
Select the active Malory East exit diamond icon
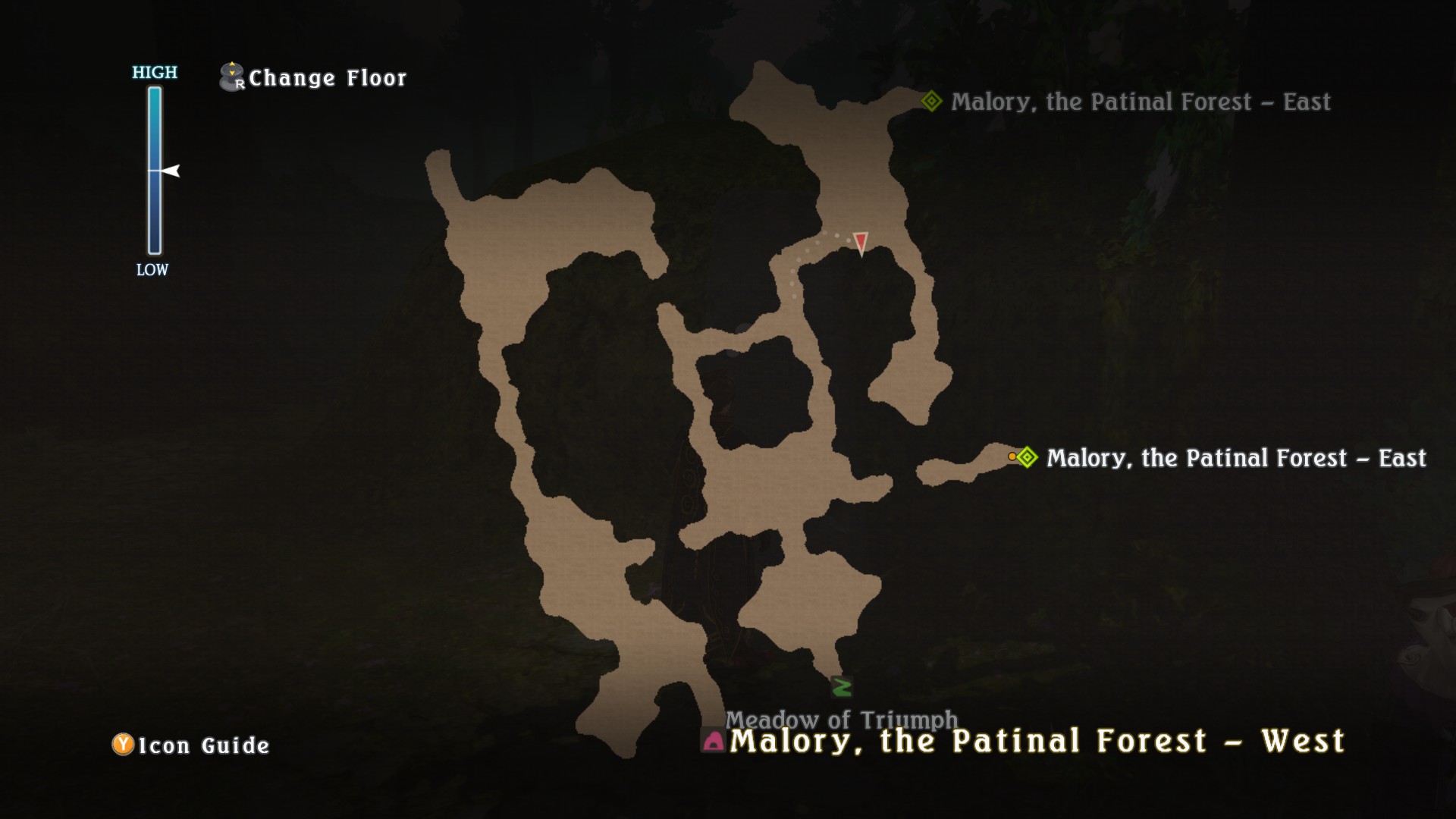(1028, 458)
